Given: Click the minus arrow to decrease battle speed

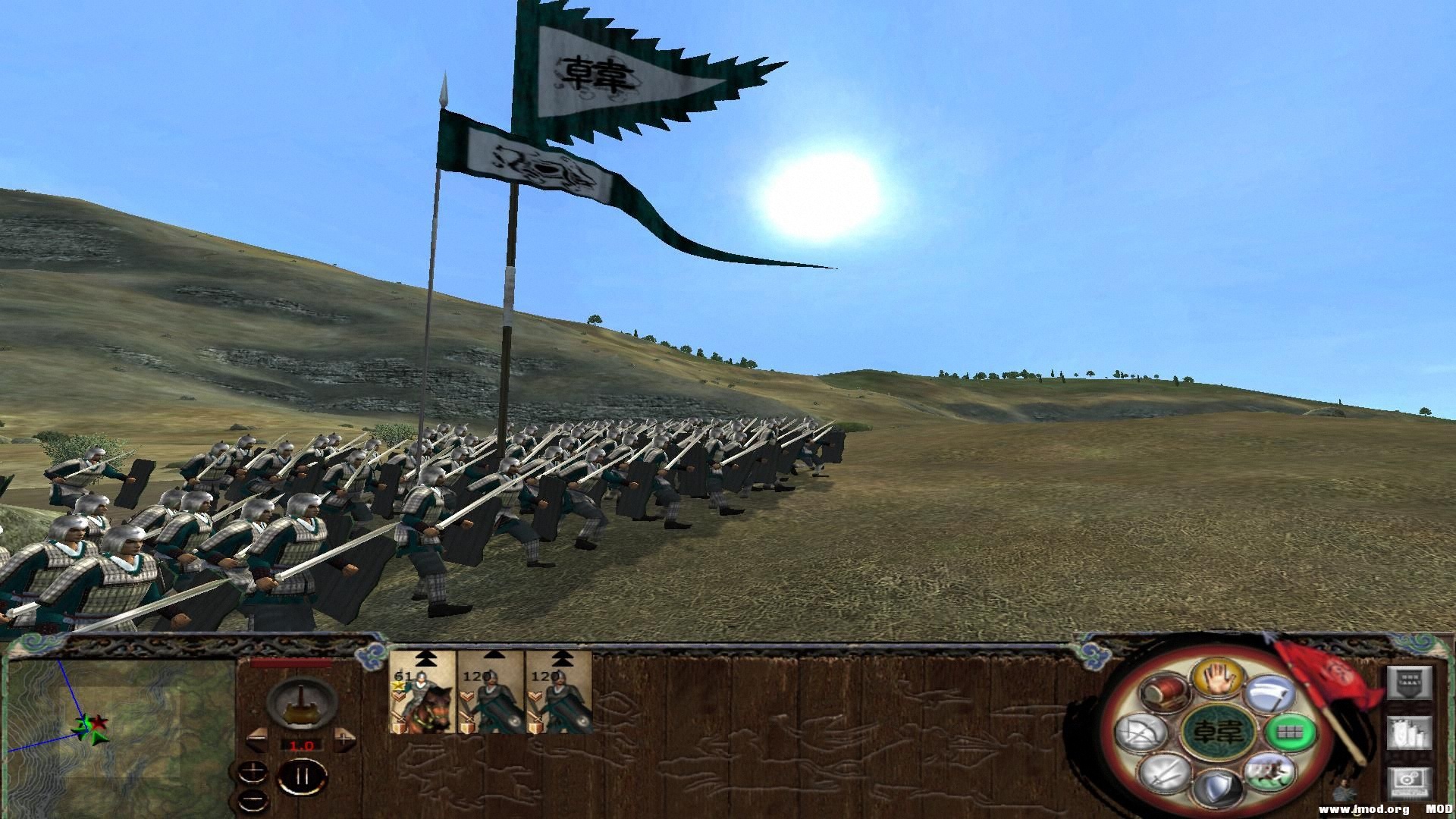Looking at the screenshot, I should point(258,739).
